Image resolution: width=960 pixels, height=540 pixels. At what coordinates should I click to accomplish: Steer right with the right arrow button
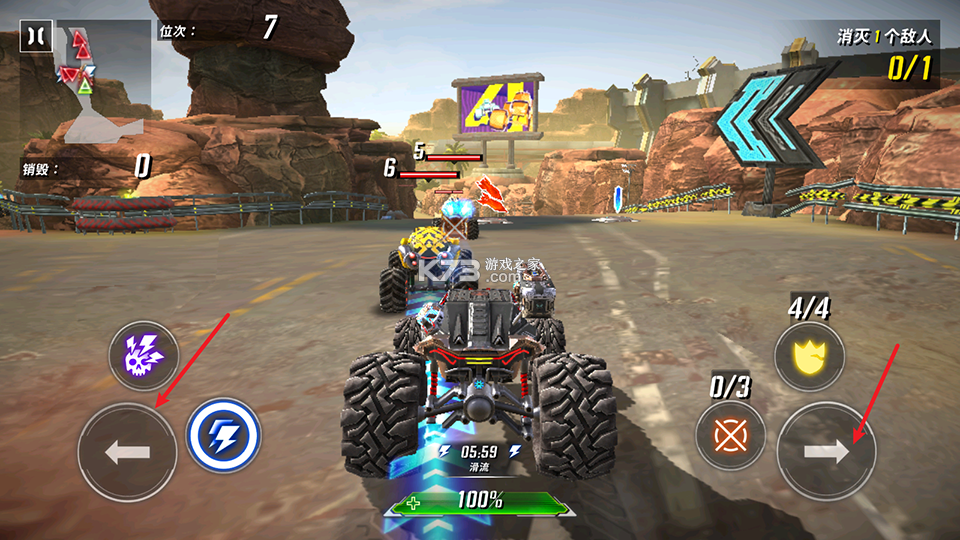(826, 452)
